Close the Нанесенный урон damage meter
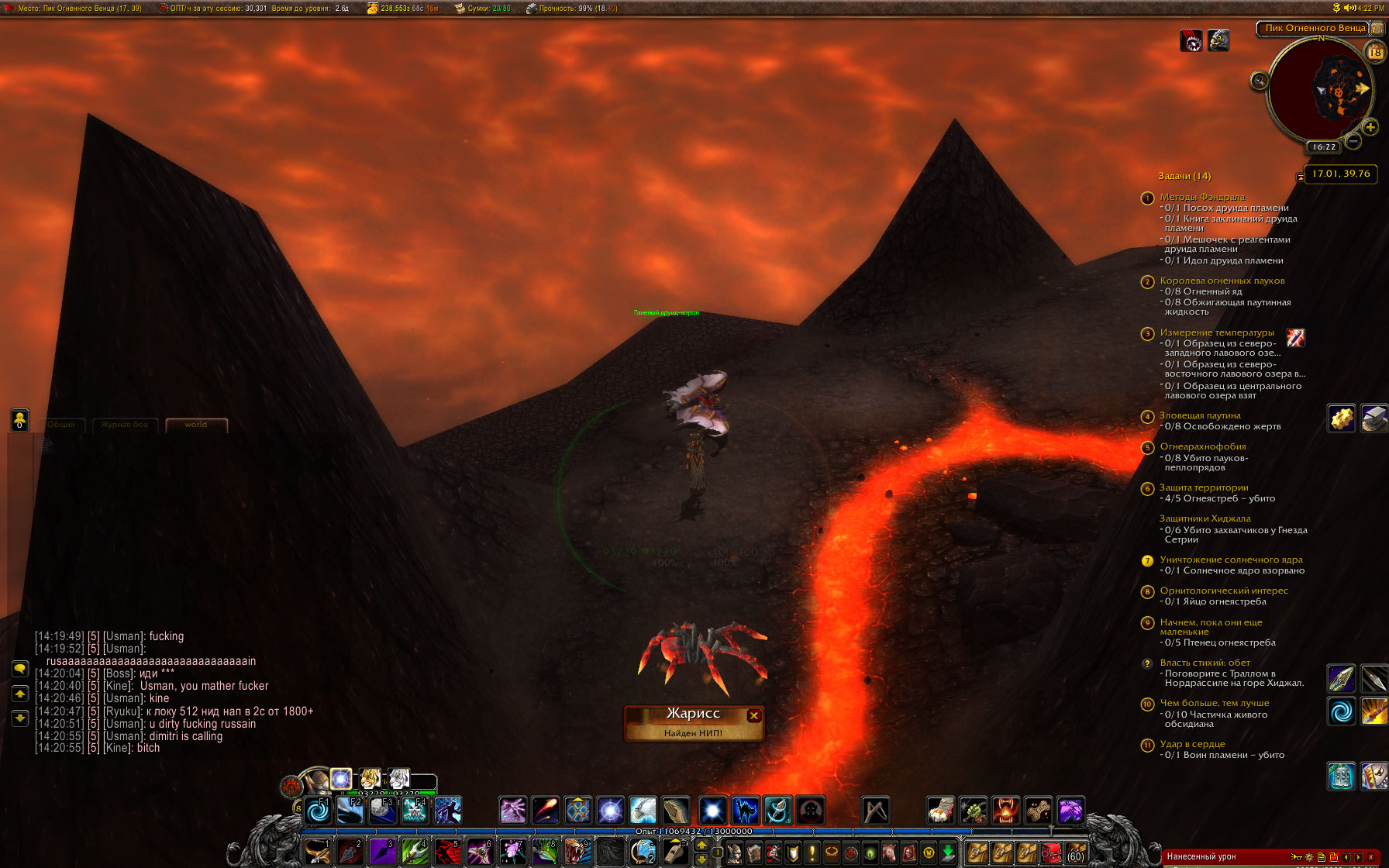1389x868 pixels. tap(1370, 857)
